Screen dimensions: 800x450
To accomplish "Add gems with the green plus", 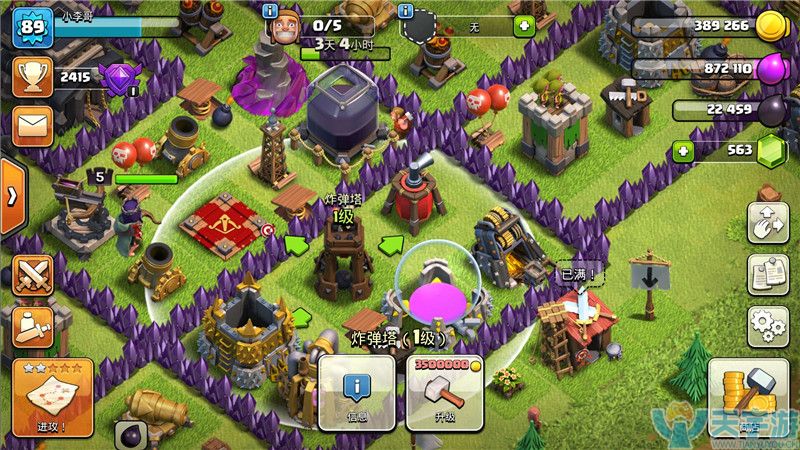I will tap(683, 151).
